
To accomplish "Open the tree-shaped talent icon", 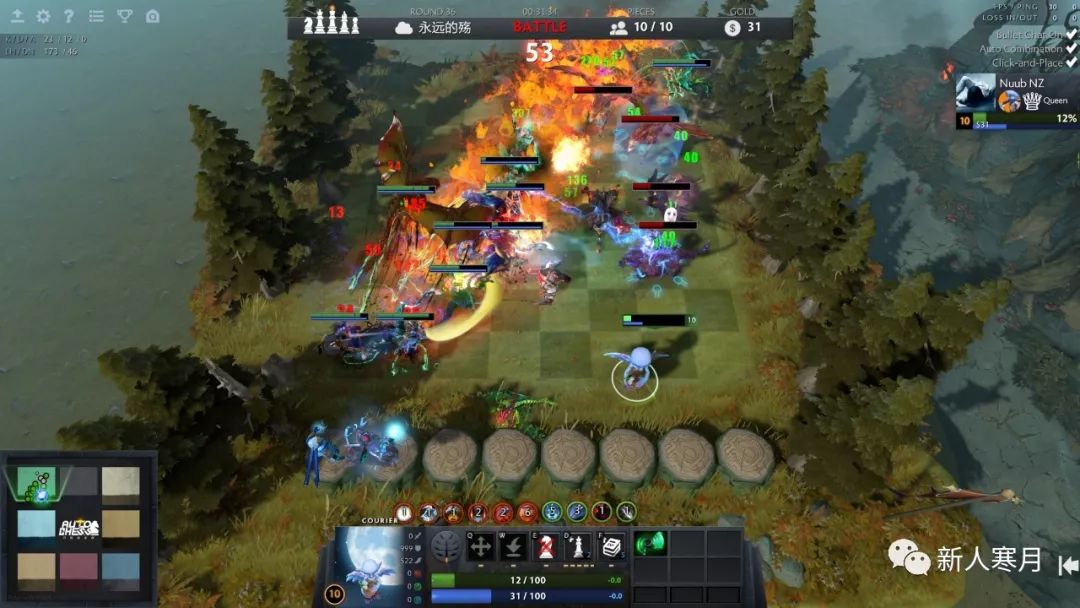I will 446,547.
